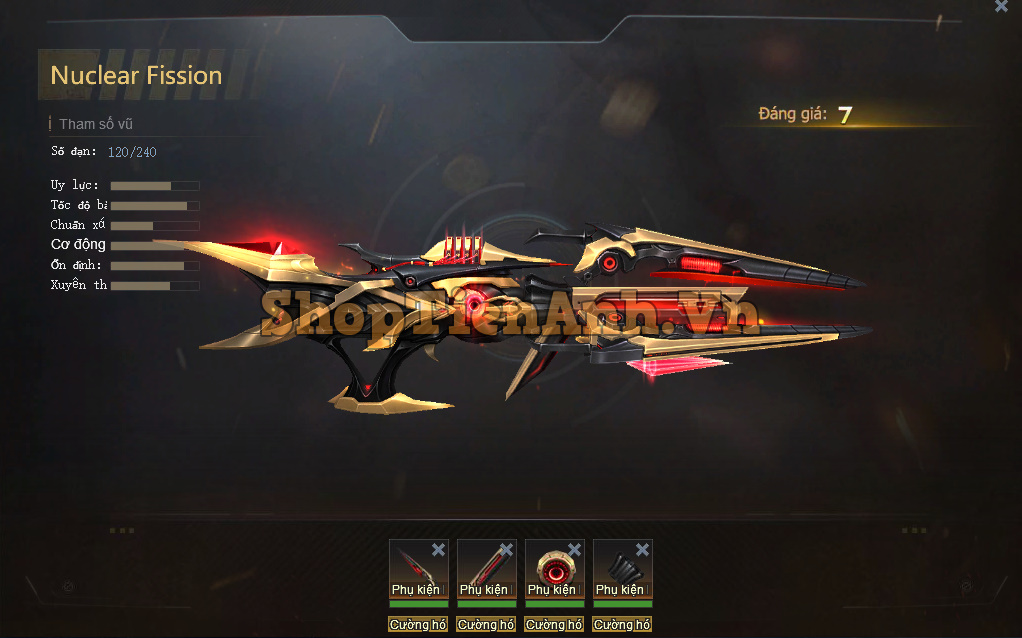Screen dimensions: 1022x638
Task: Click Cường hoá under the black grip attachment
Action: [622, 625]
